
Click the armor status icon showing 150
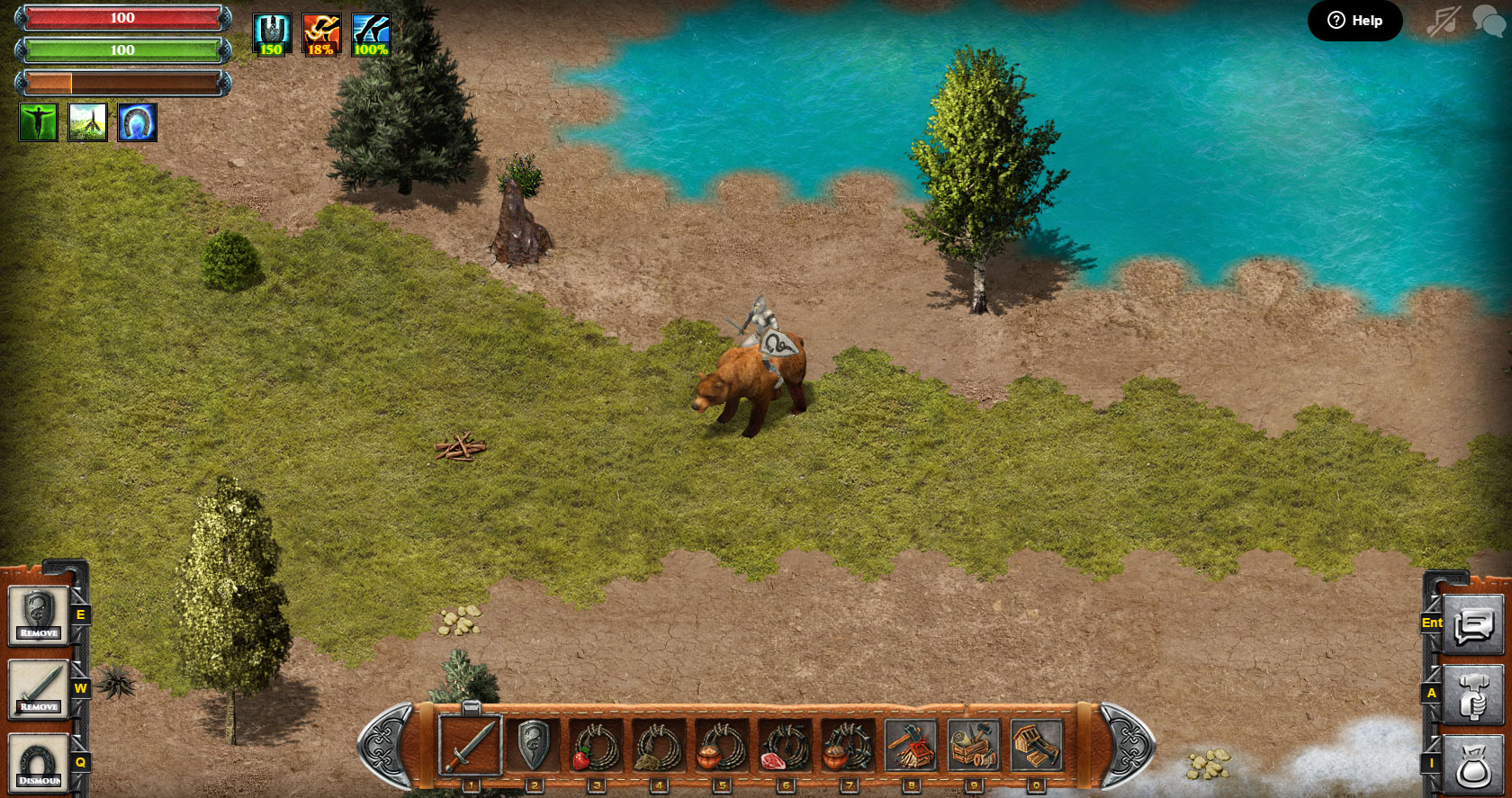271,35
